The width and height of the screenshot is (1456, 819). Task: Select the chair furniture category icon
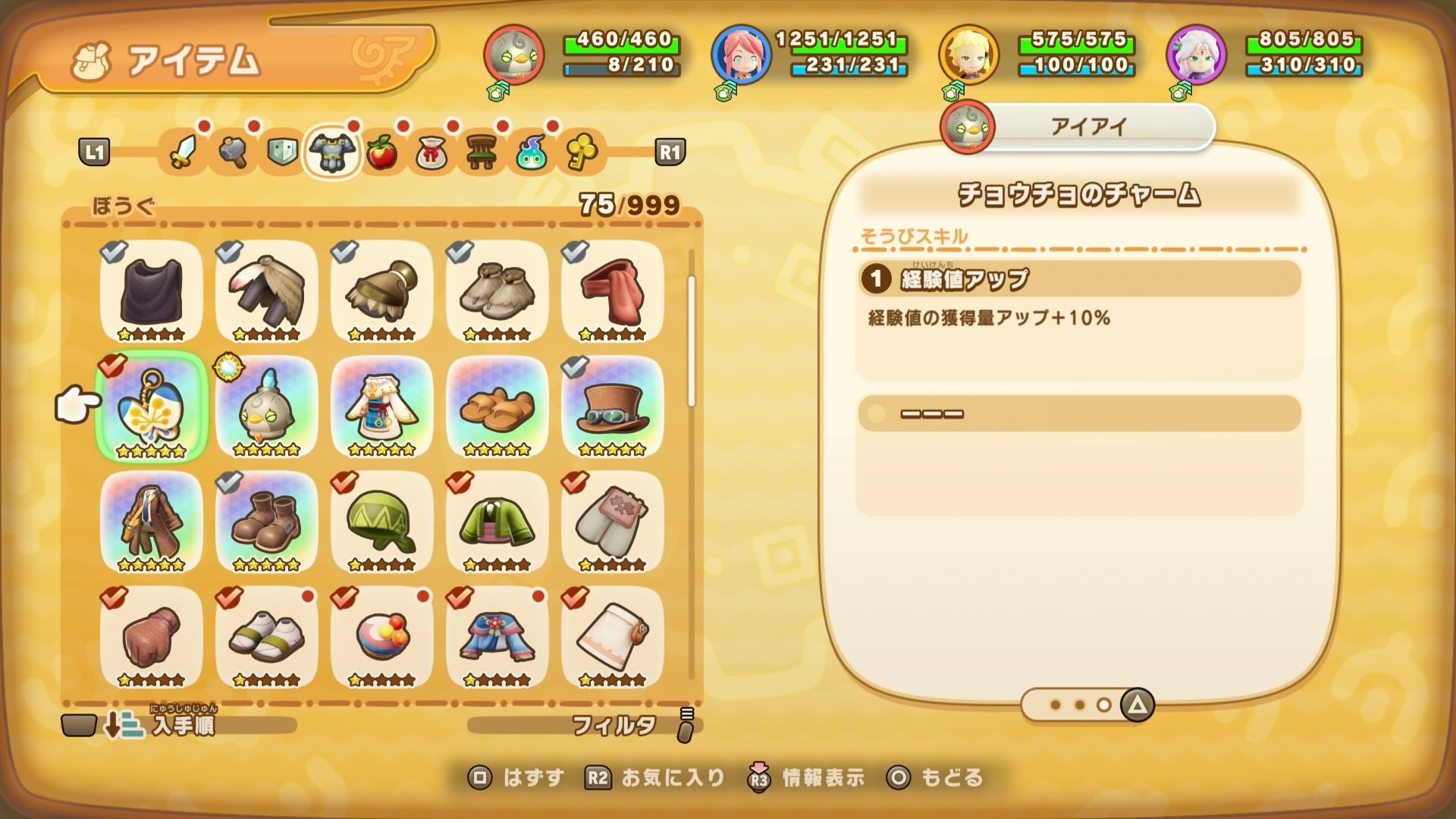[482, 153]
